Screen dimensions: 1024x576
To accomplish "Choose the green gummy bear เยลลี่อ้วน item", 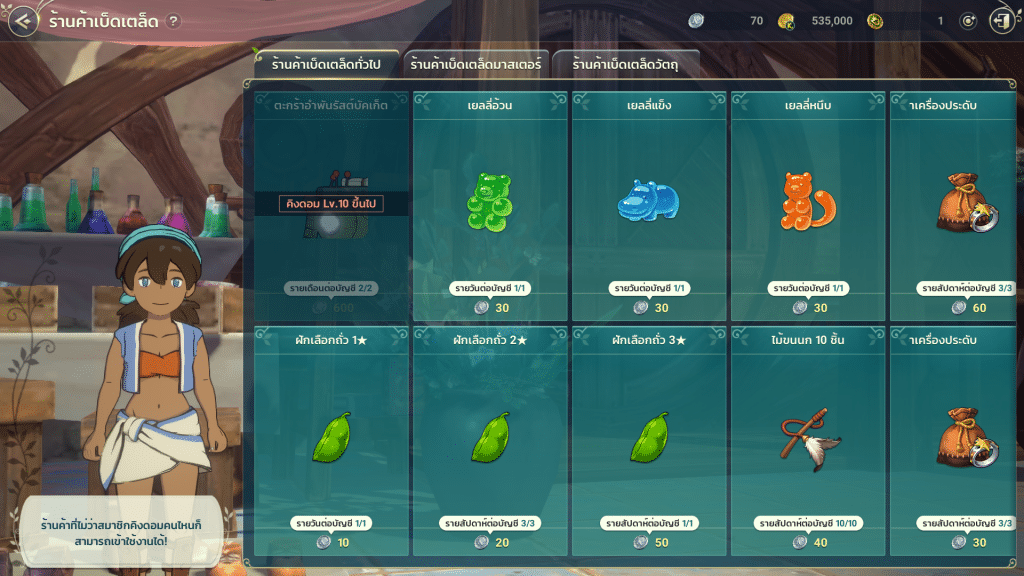I will (489, 200).
